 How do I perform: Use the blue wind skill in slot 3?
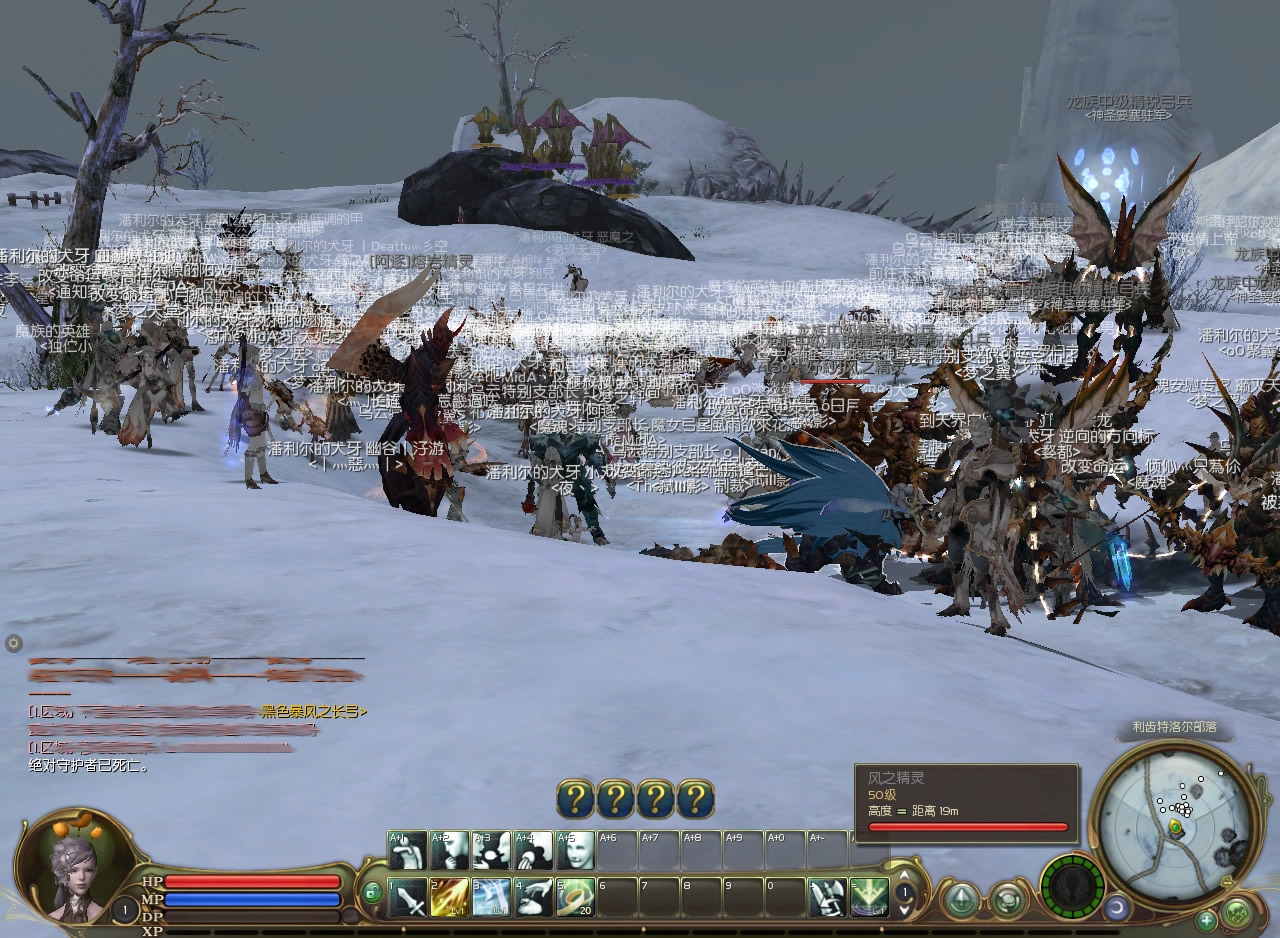click(491, 898)
